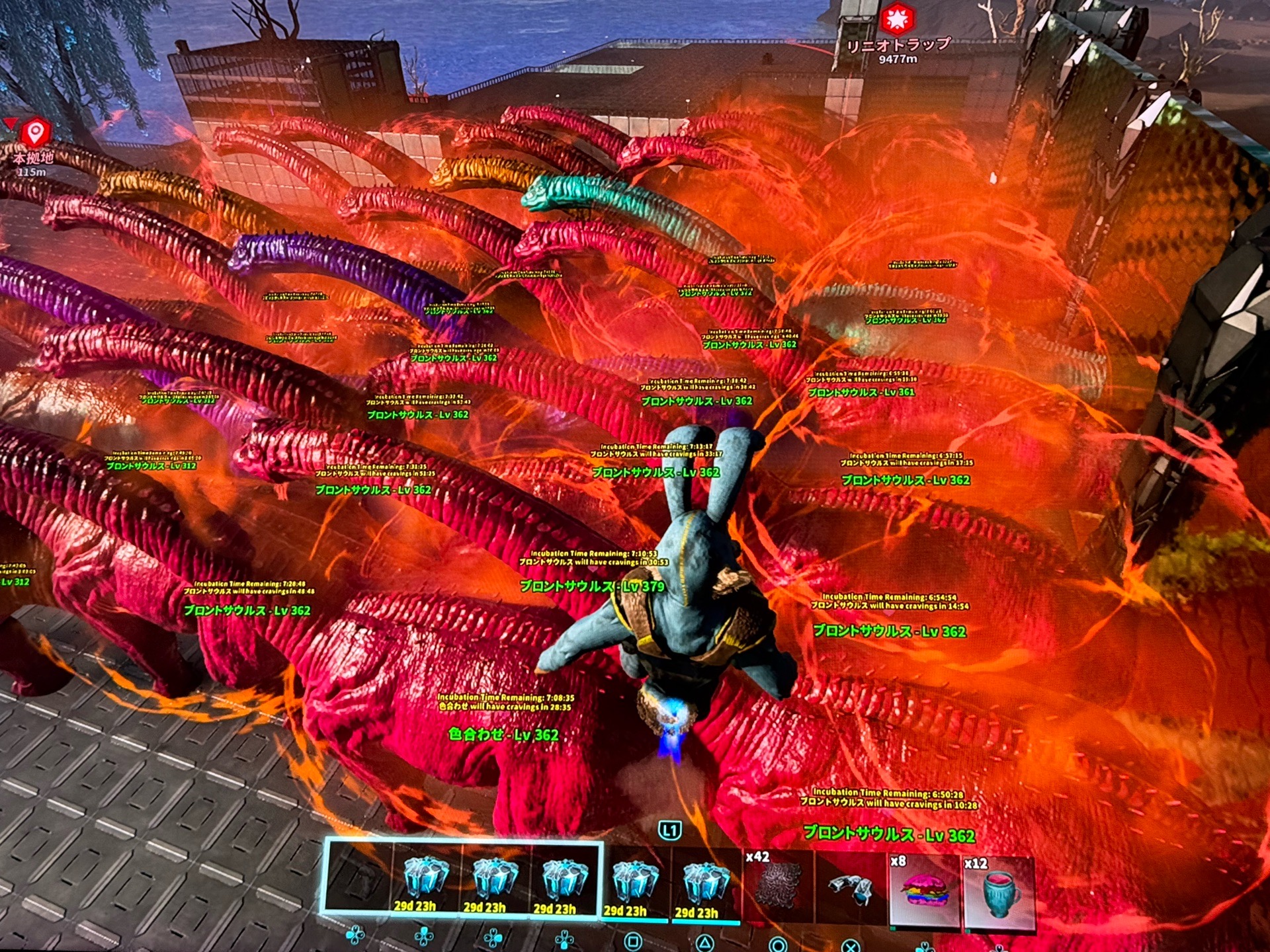
Task: Select the metal gauntlet tool slot
Action: tap(851, 887)
